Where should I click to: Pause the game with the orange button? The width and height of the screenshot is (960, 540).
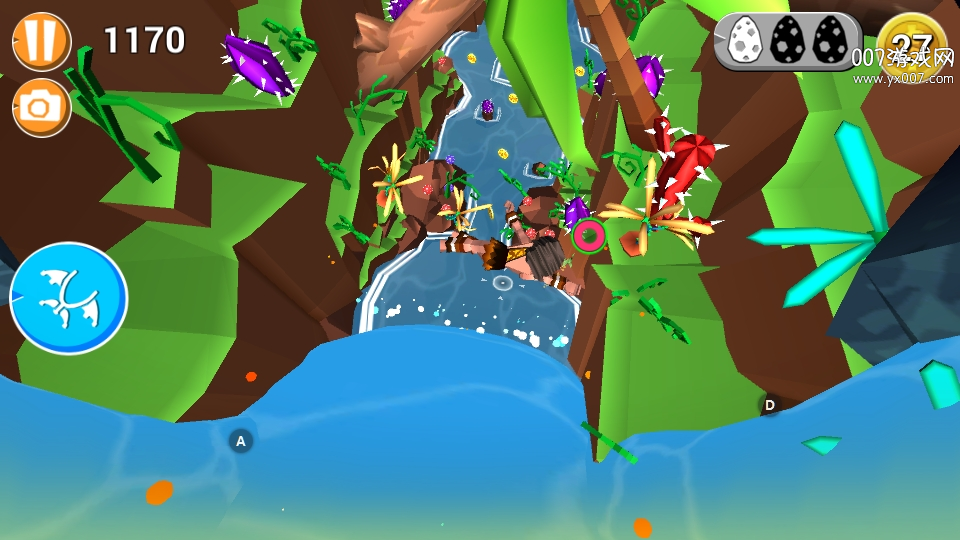pyautogui.click(x=41, y=40)
